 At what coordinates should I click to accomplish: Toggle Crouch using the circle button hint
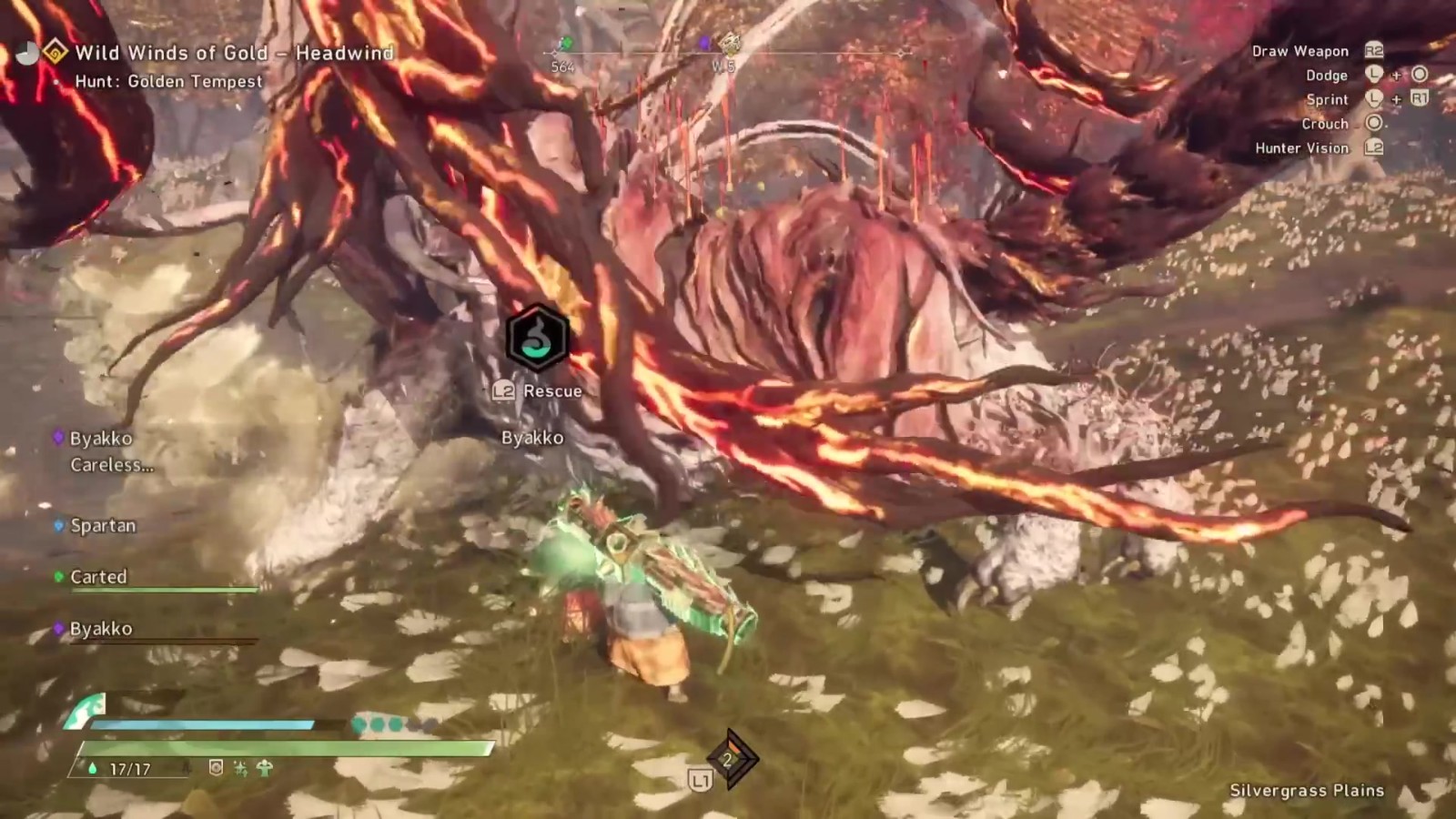[1373, 124]
